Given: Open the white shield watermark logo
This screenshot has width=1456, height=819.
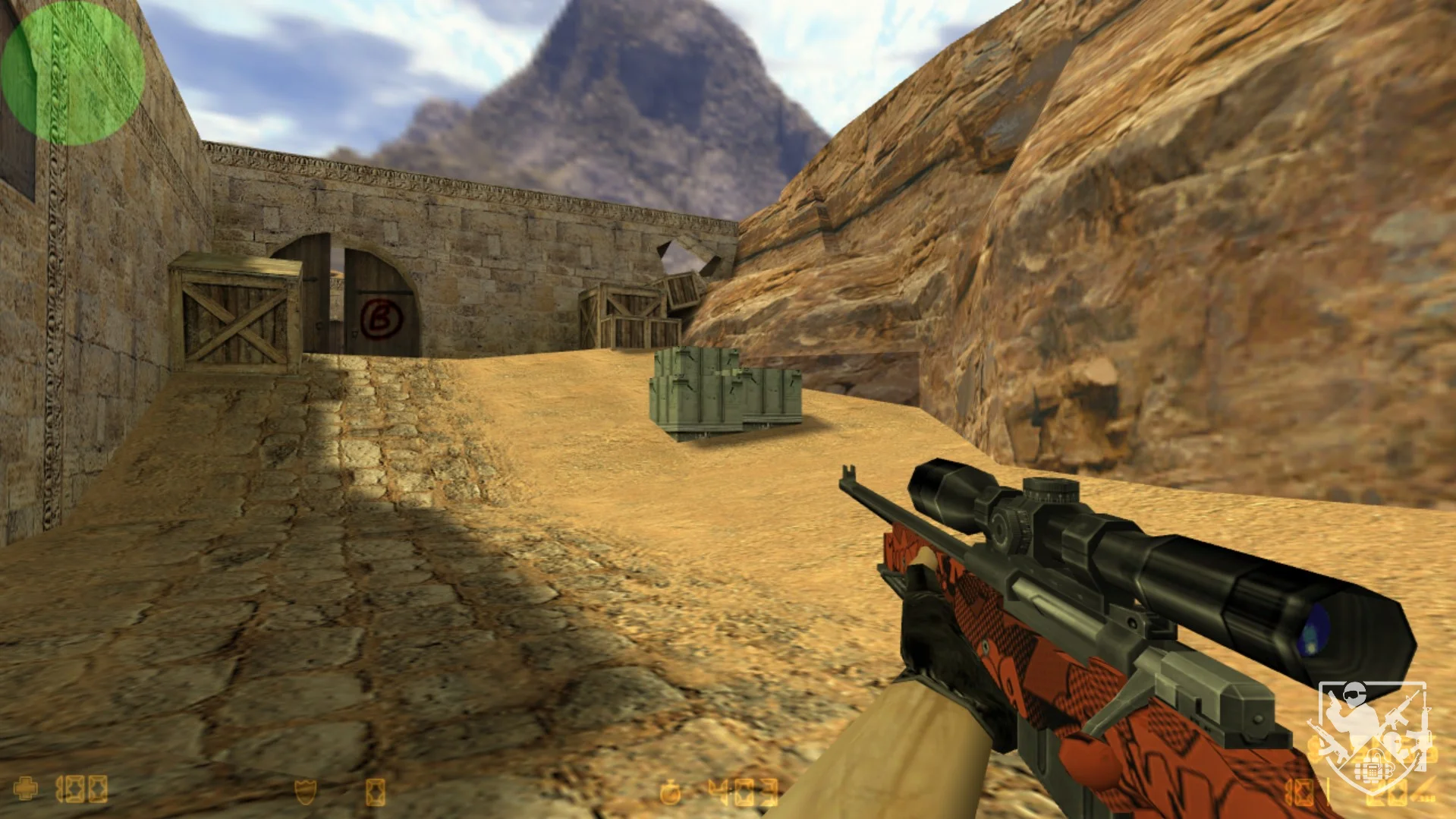Looking at the screenshot, I should 1372,736.
